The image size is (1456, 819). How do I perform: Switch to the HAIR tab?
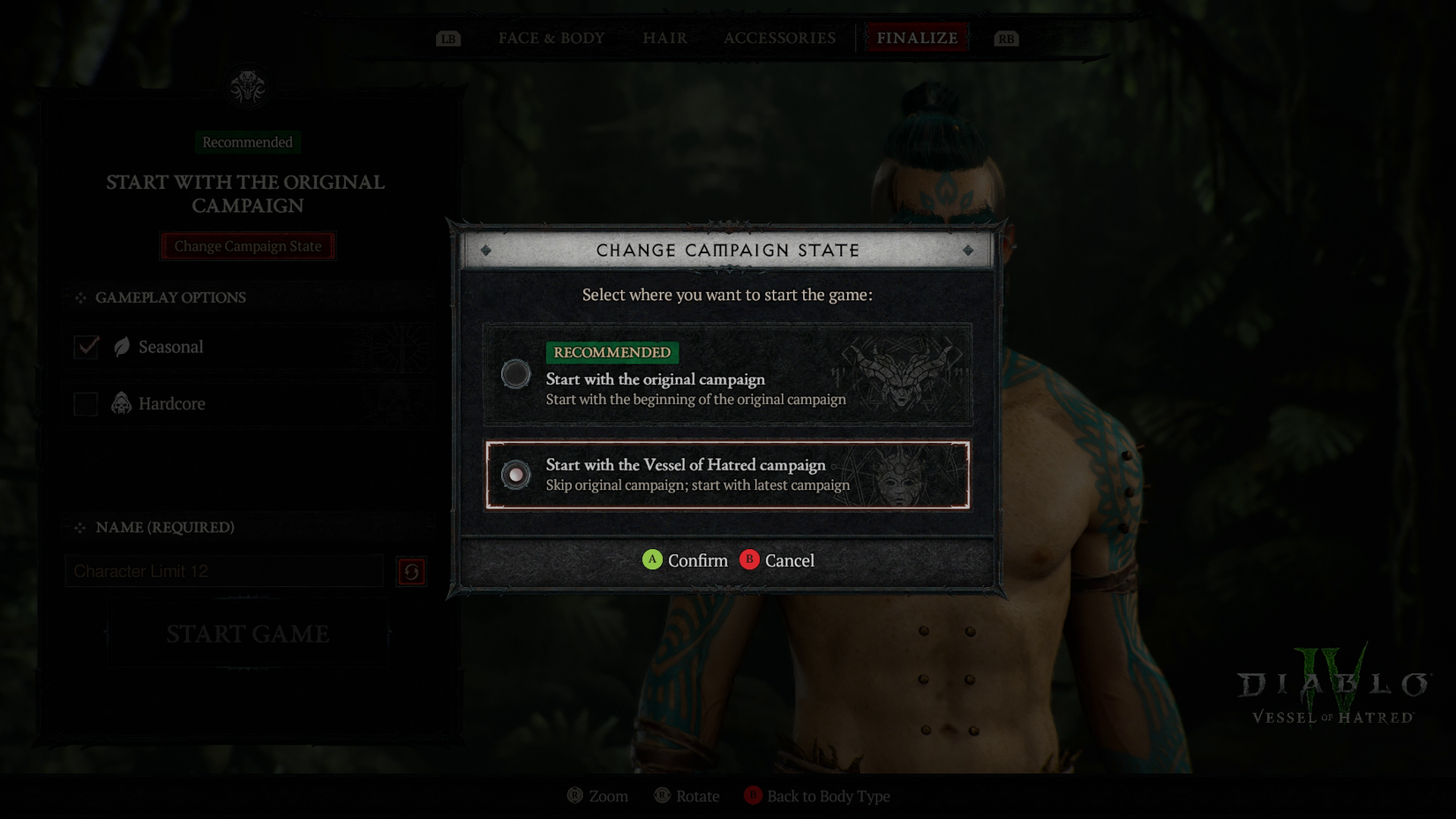click(x=664, y=38)
